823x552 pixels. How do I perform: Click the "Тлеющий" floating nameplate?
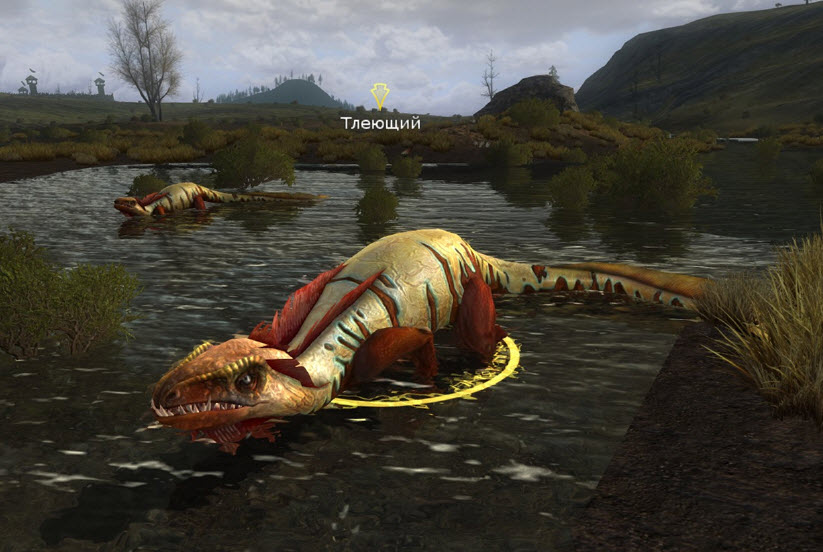380,122
